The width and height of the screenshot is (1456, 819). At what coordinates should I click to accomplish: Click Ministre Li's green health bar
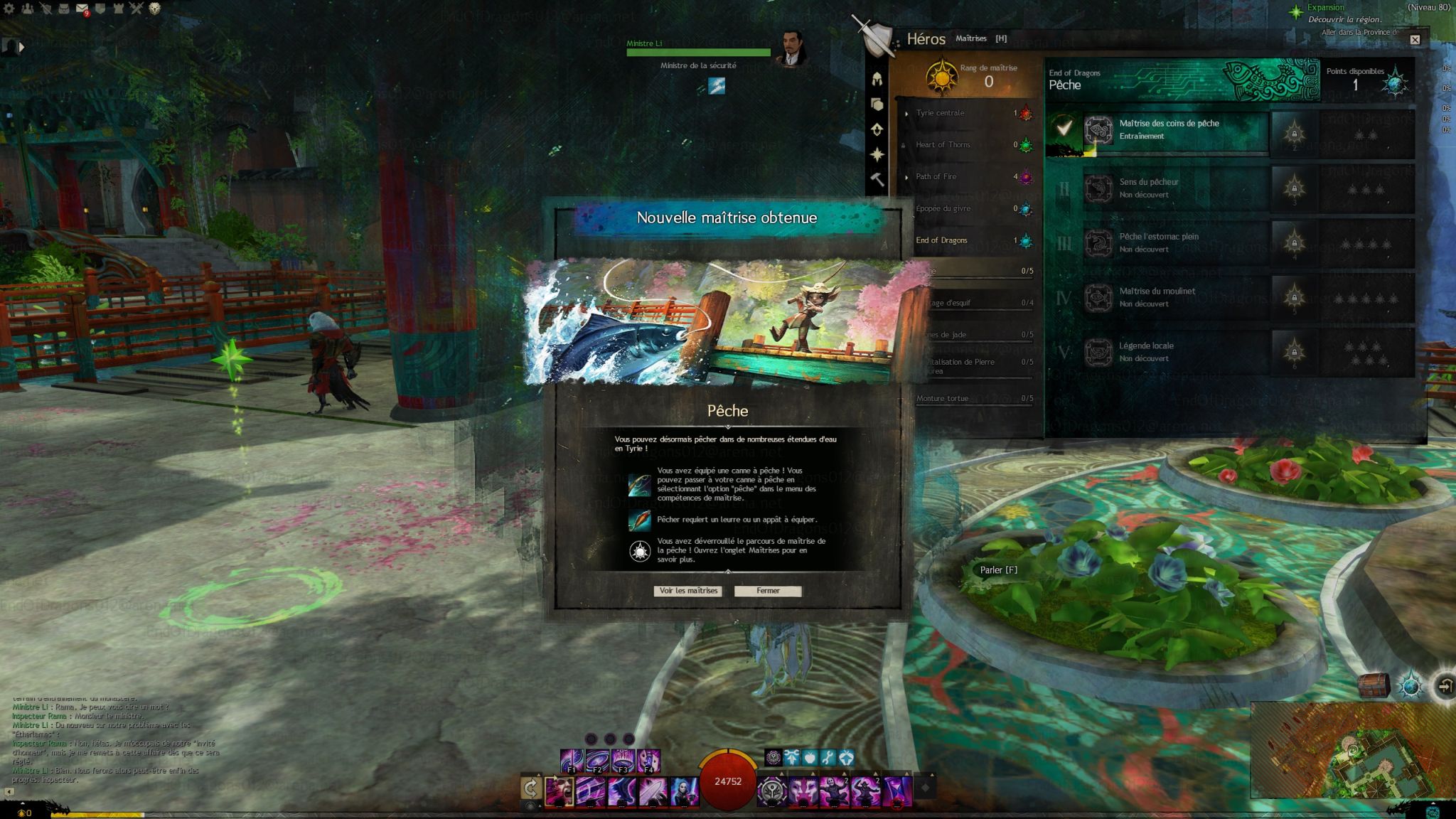(x=699, y=52)
